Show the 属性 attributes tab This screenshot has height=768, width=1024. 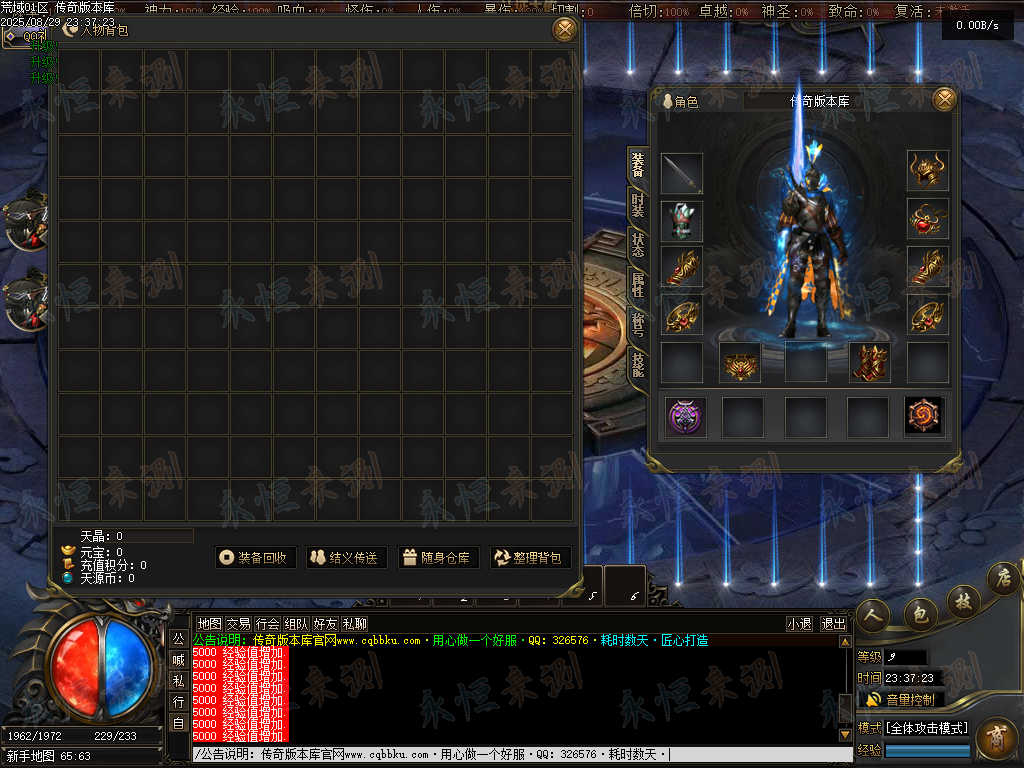637,285
